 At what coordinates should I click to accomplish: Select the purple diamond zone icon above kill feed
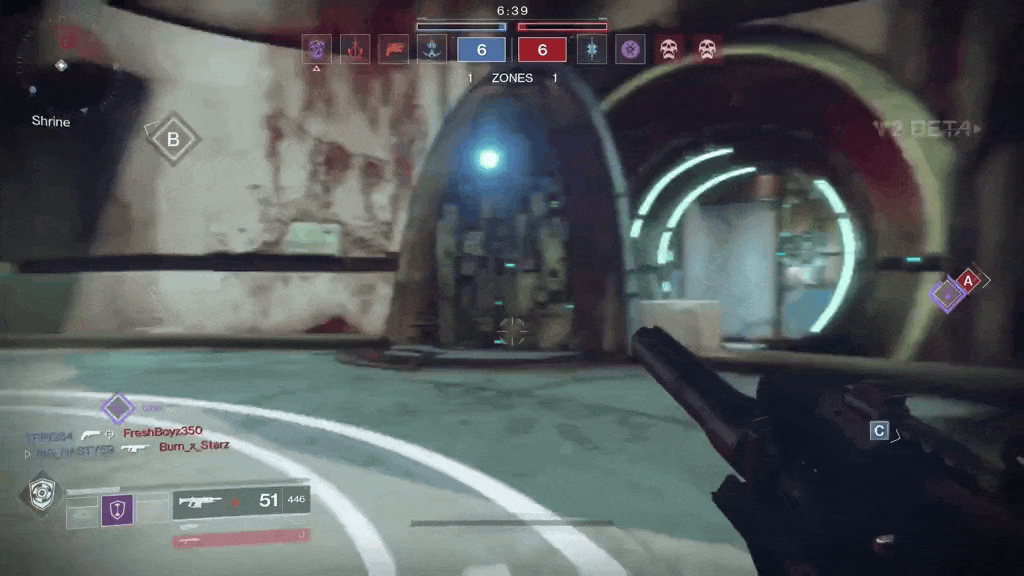[x=118, y=407]
